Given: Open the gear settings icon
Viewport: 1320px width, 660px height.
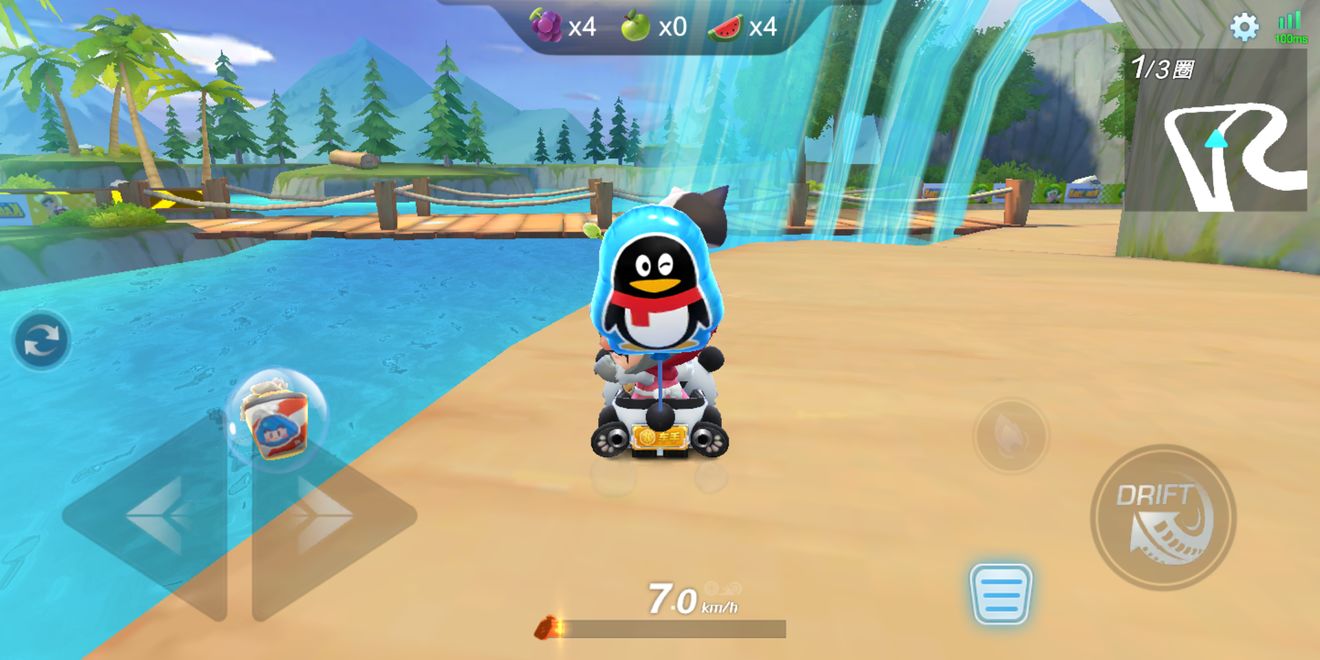Looking at the screenshot, I should click(1244, 27).
